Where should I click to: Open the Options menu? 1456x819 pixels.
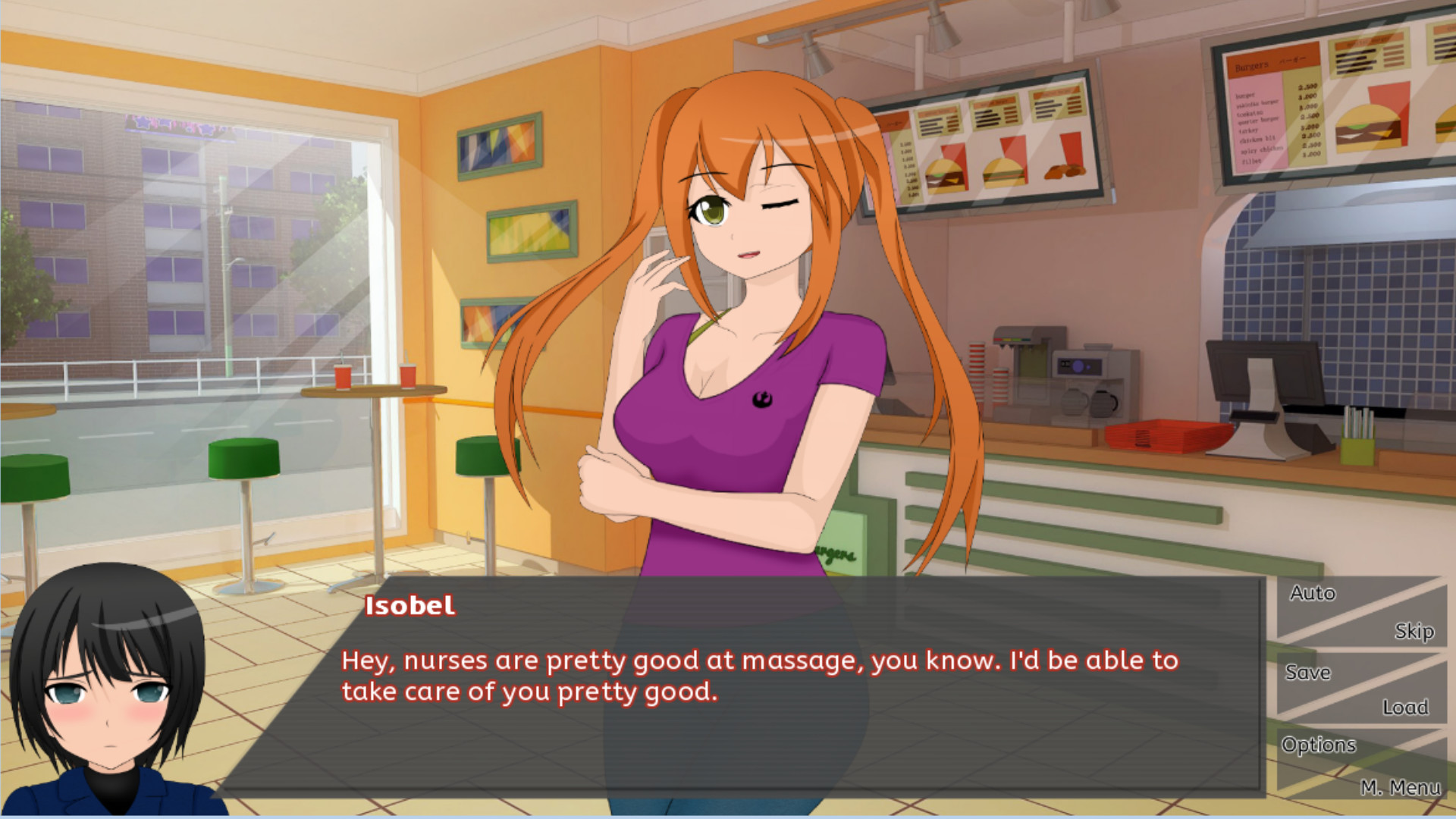(x=1319, y=745)
